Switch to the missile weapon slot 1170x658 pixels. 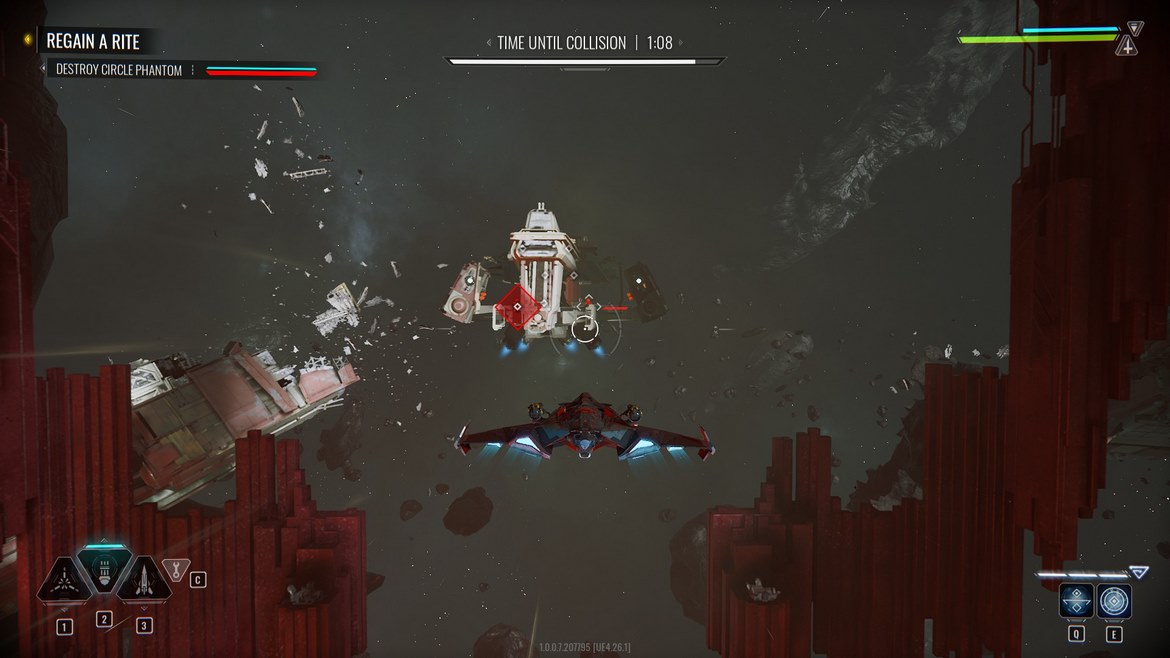(143, 579)
